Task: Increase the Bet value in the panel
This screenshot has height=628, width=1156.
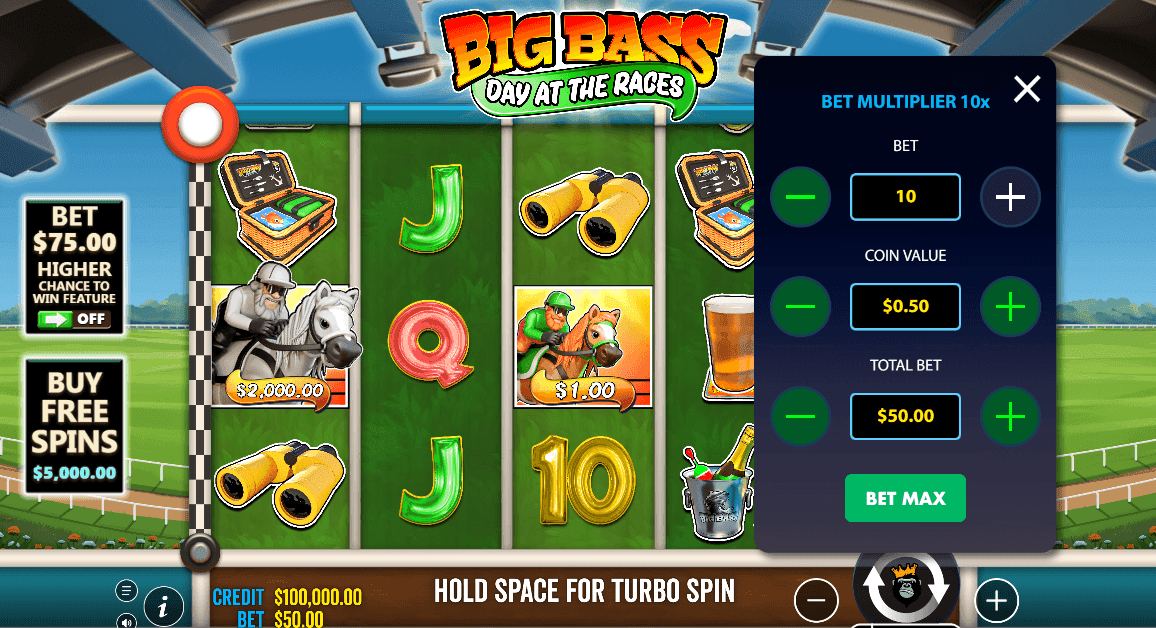Action: tap(1010, 197)
